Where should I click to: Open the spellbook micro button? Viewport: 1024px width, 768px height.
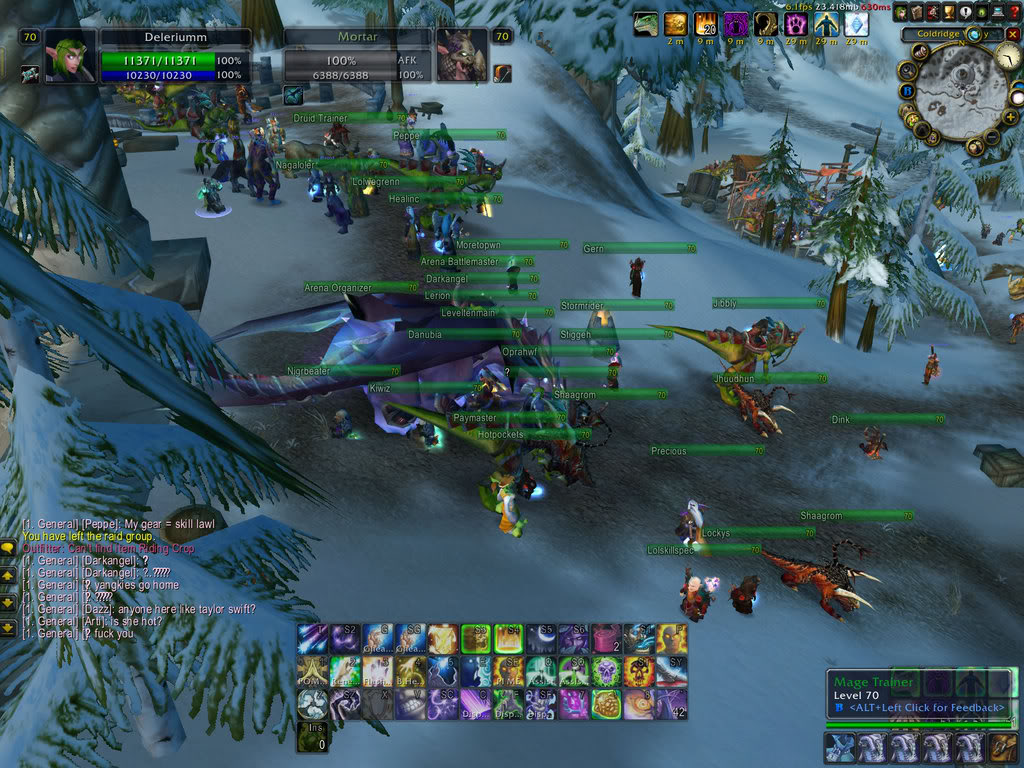click(917, 12)
